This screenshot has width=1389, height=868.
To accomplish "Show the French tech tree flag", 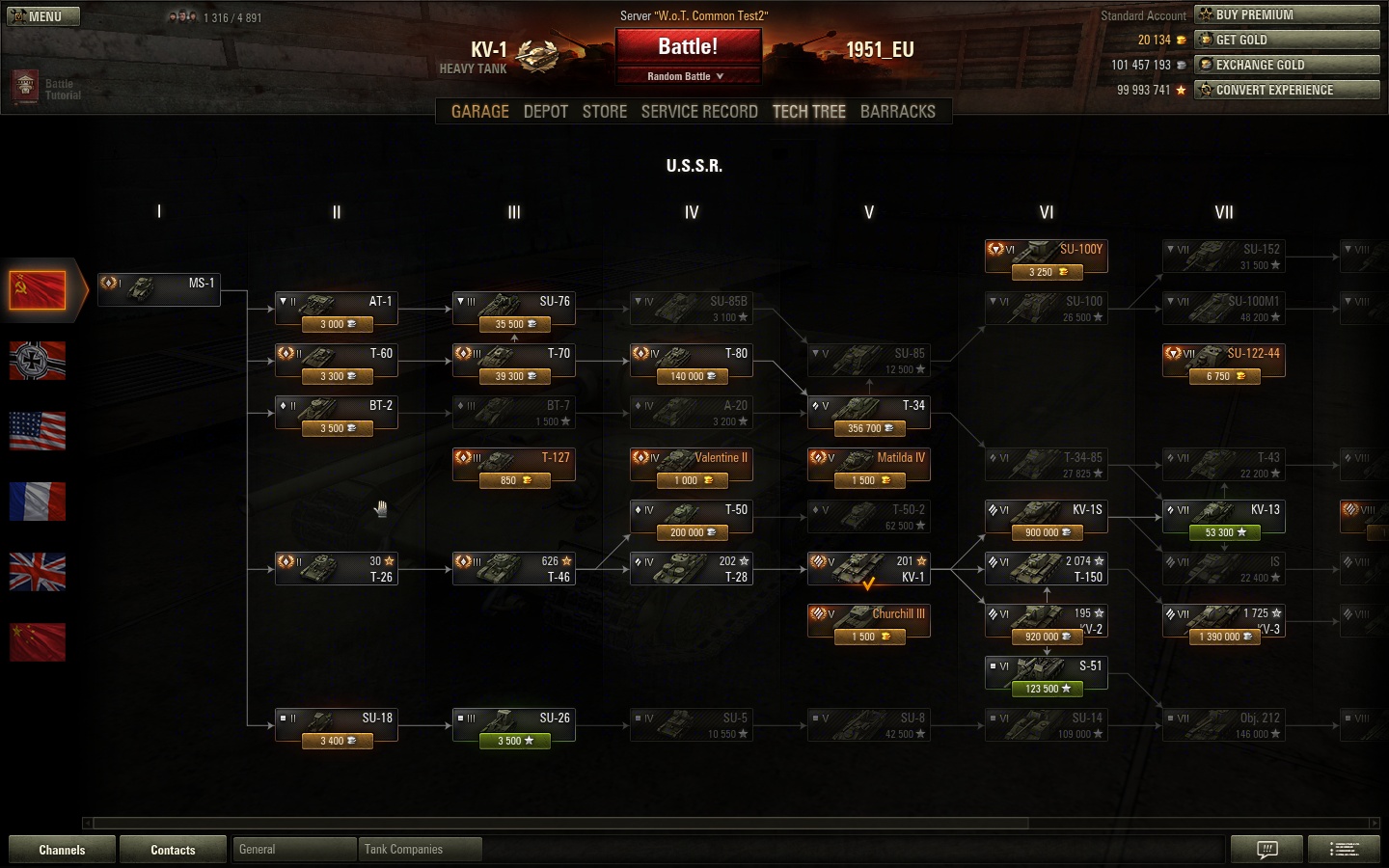I will pos(38,502).
